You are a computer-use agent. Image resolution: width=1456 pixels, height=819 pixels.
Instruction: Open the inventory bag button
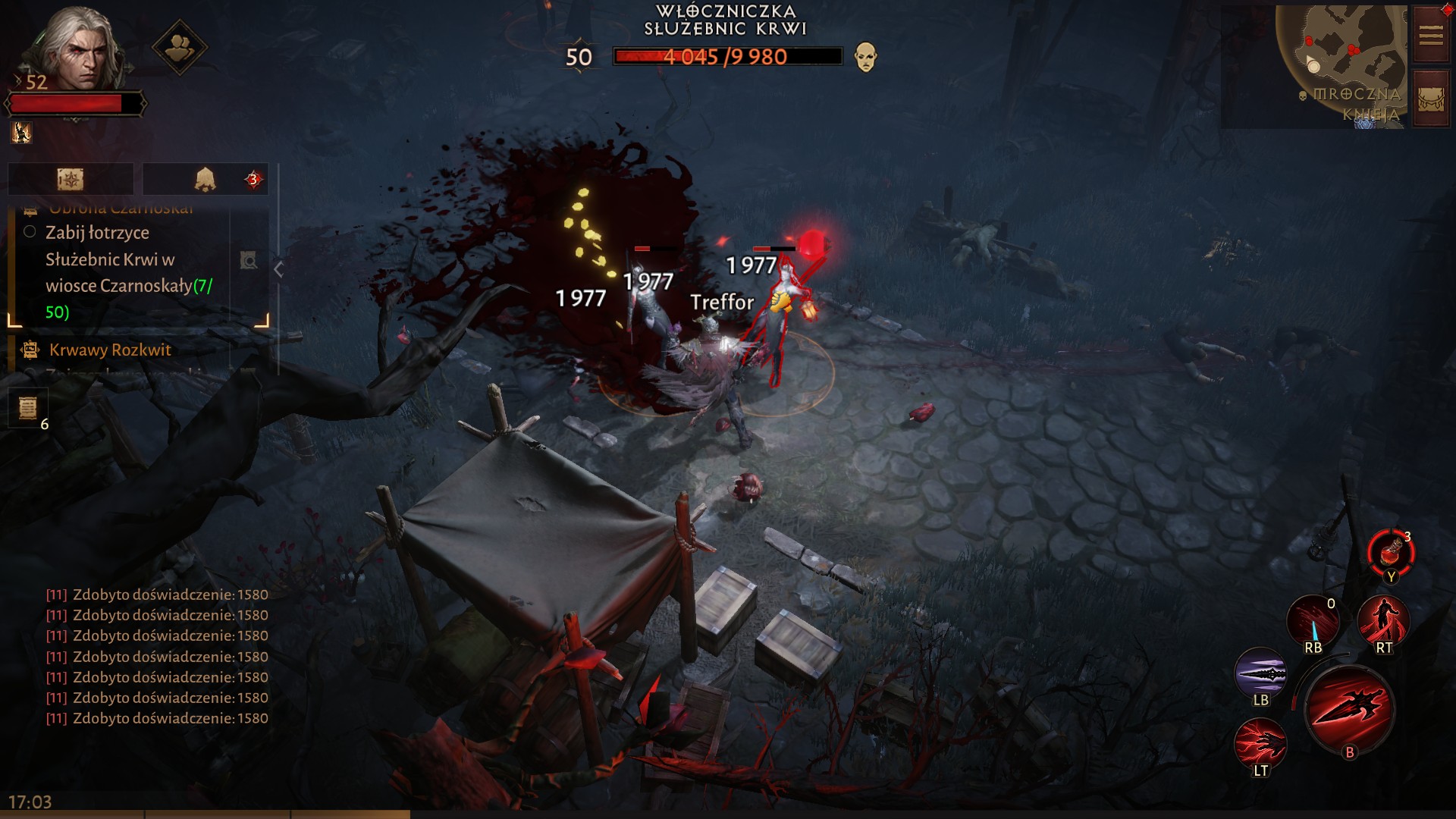[1430, 99]
